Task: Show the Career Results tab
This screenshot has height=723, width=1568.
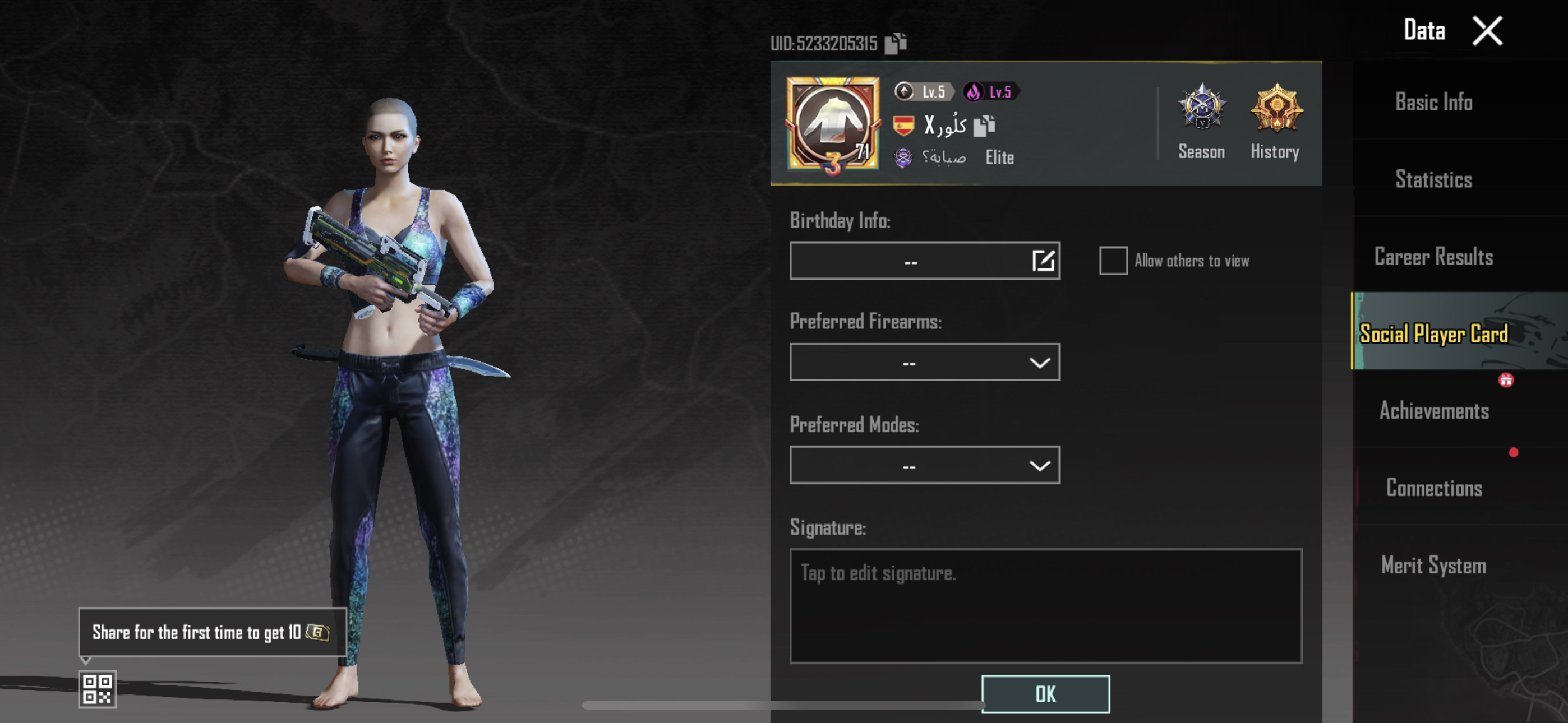Action: click(1433, 257)
